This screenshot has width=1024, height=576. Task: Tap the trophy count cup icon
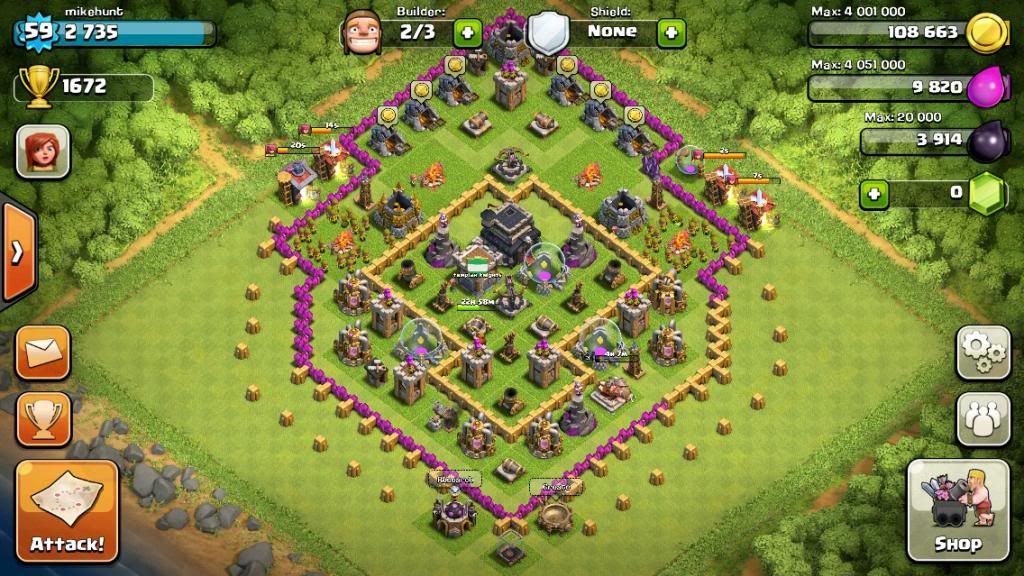coord(39,87)
